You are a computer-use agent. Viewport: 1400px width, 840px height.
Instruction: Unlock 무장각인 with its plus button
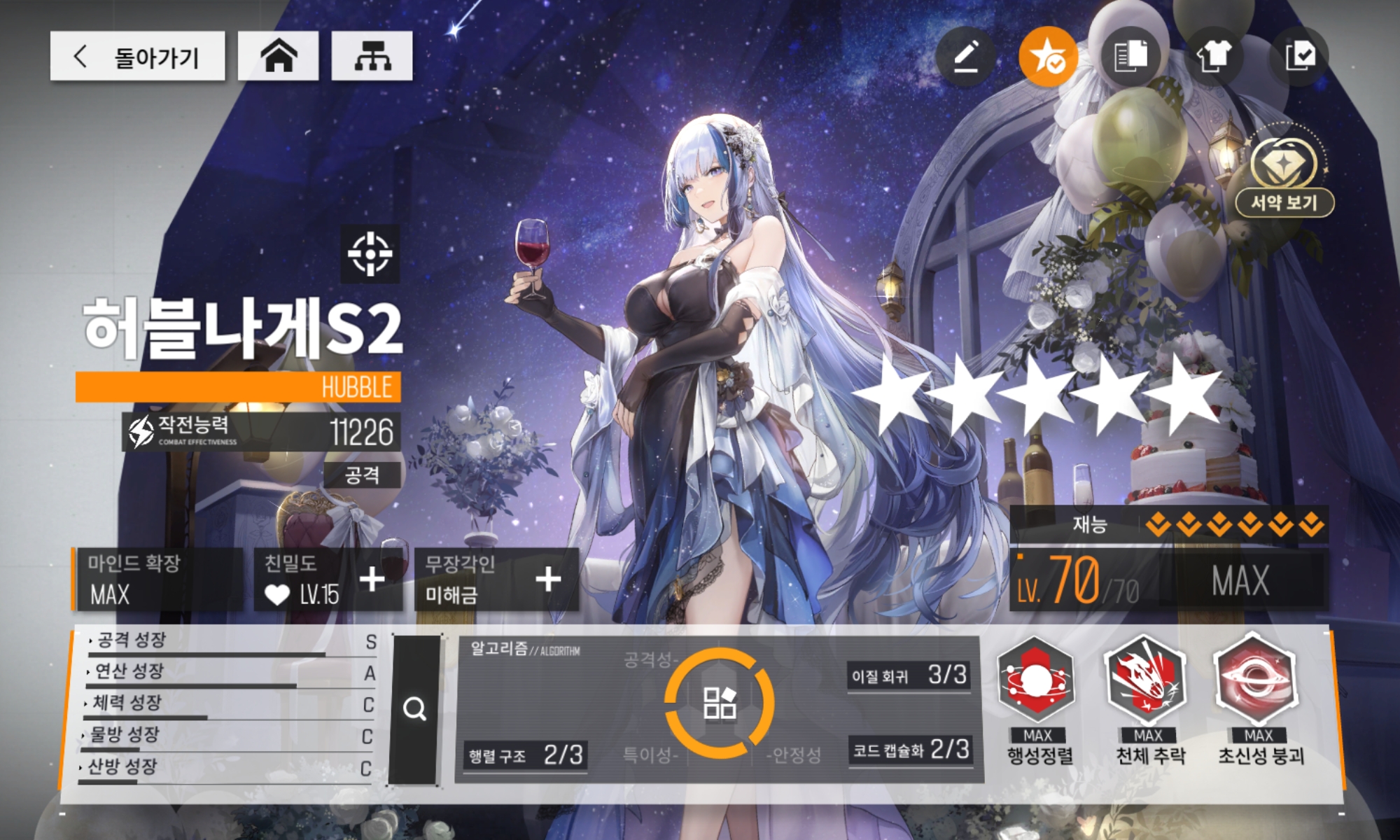pos(548,580)
